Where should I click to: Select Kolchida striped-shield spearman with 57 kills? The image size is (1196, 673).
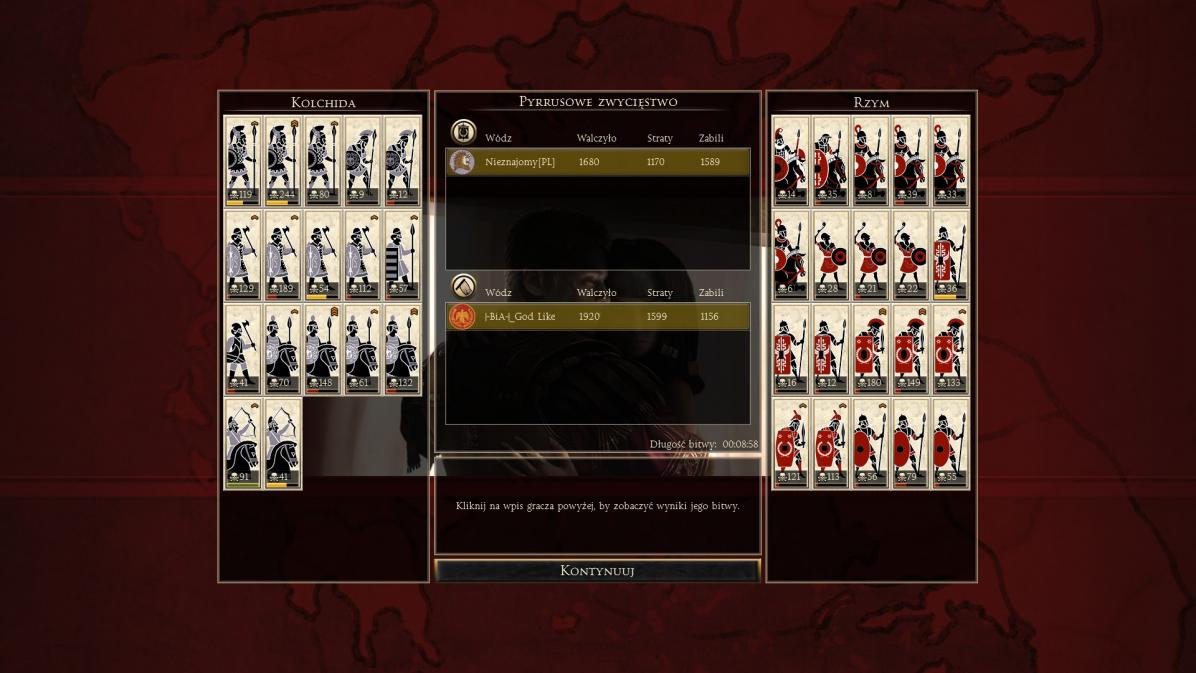point(402,255)
